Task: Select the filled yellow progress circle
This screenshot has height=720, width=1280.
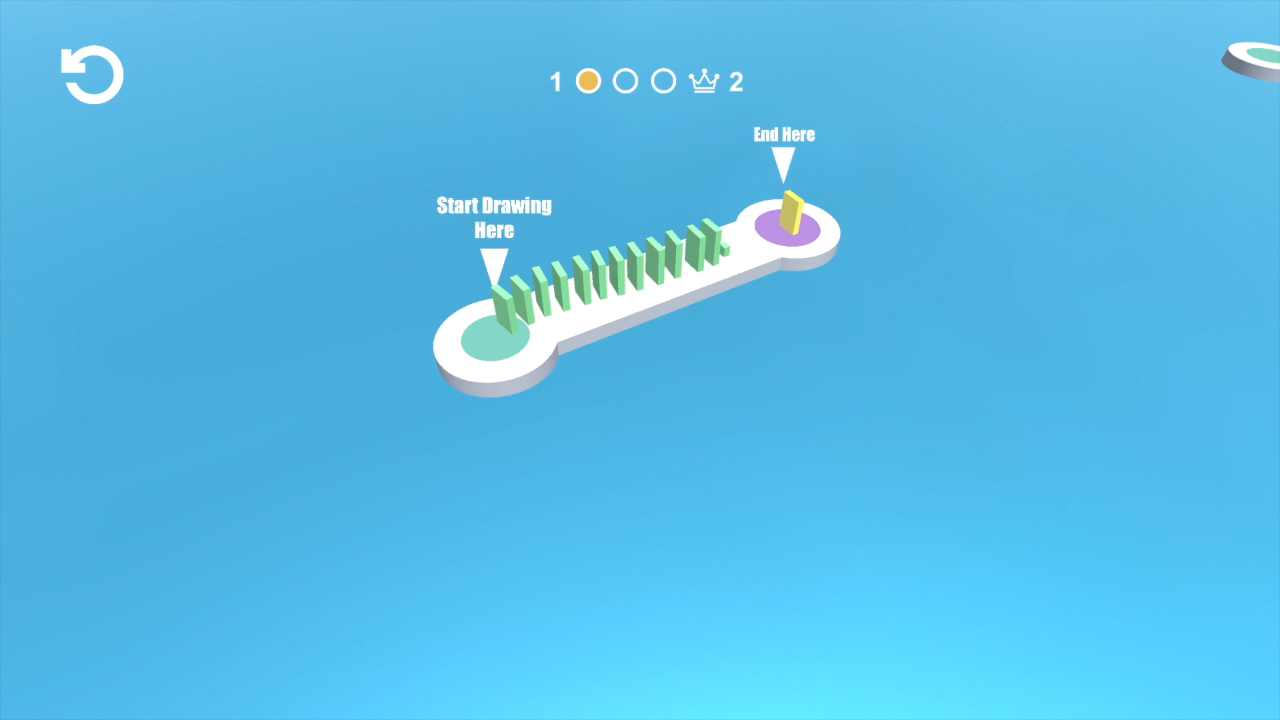Action: pyautogui.click(x=588, y=80)
